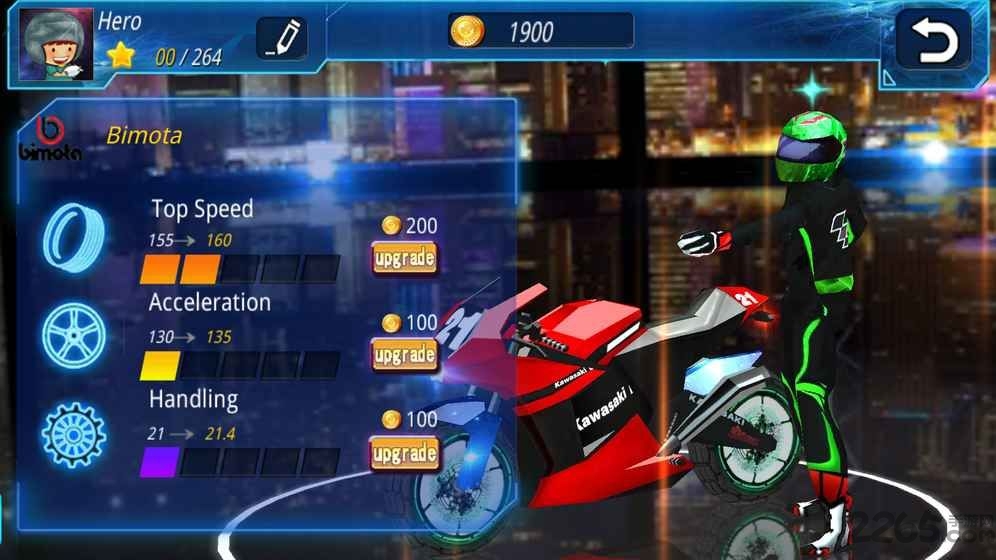The image size is (996, 560).
Task: Upgrade the Top Speed stat
Action: point(404,259)
